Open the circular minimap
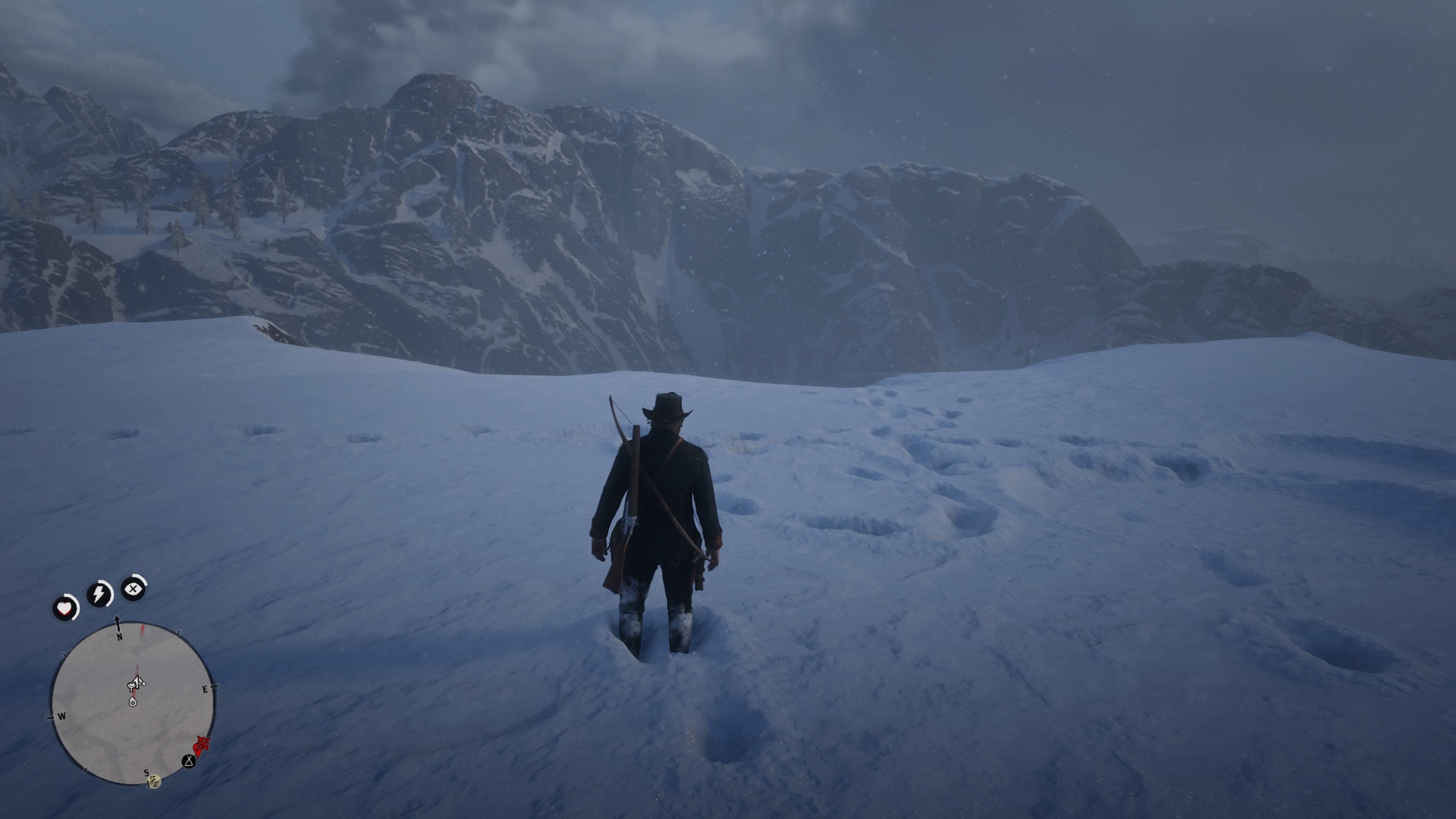This screenshot has width=1456, height=819. click(132, 703)
